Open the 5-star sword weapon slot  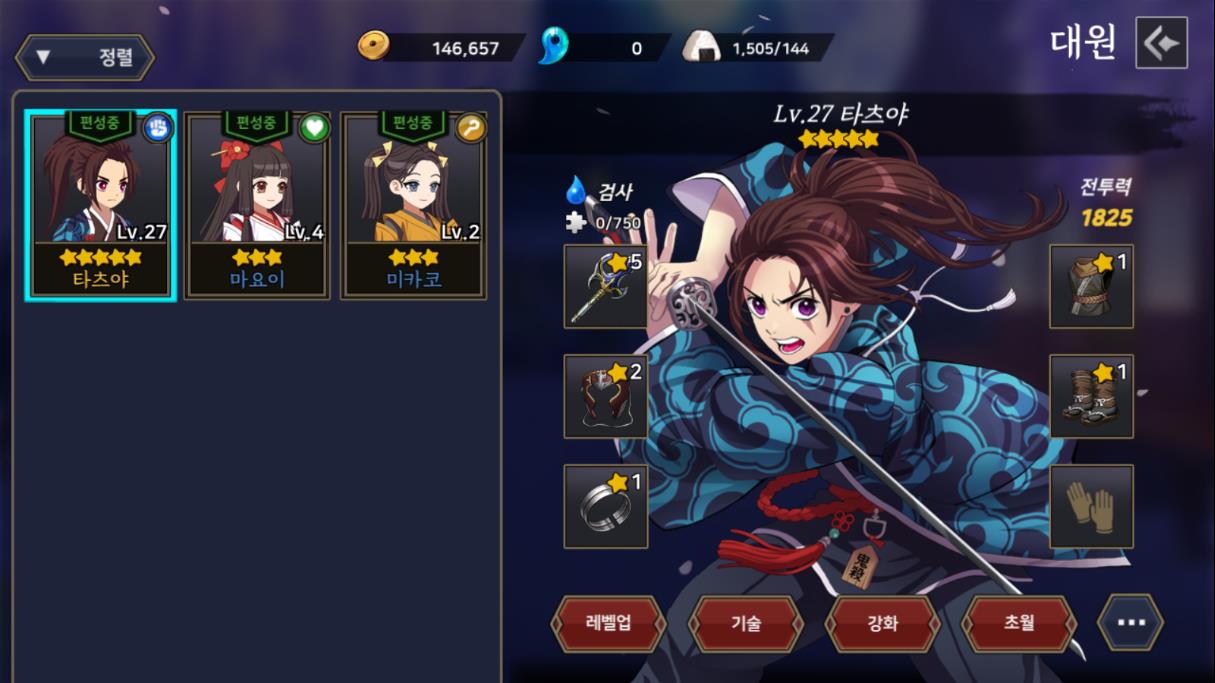point(605,287)
